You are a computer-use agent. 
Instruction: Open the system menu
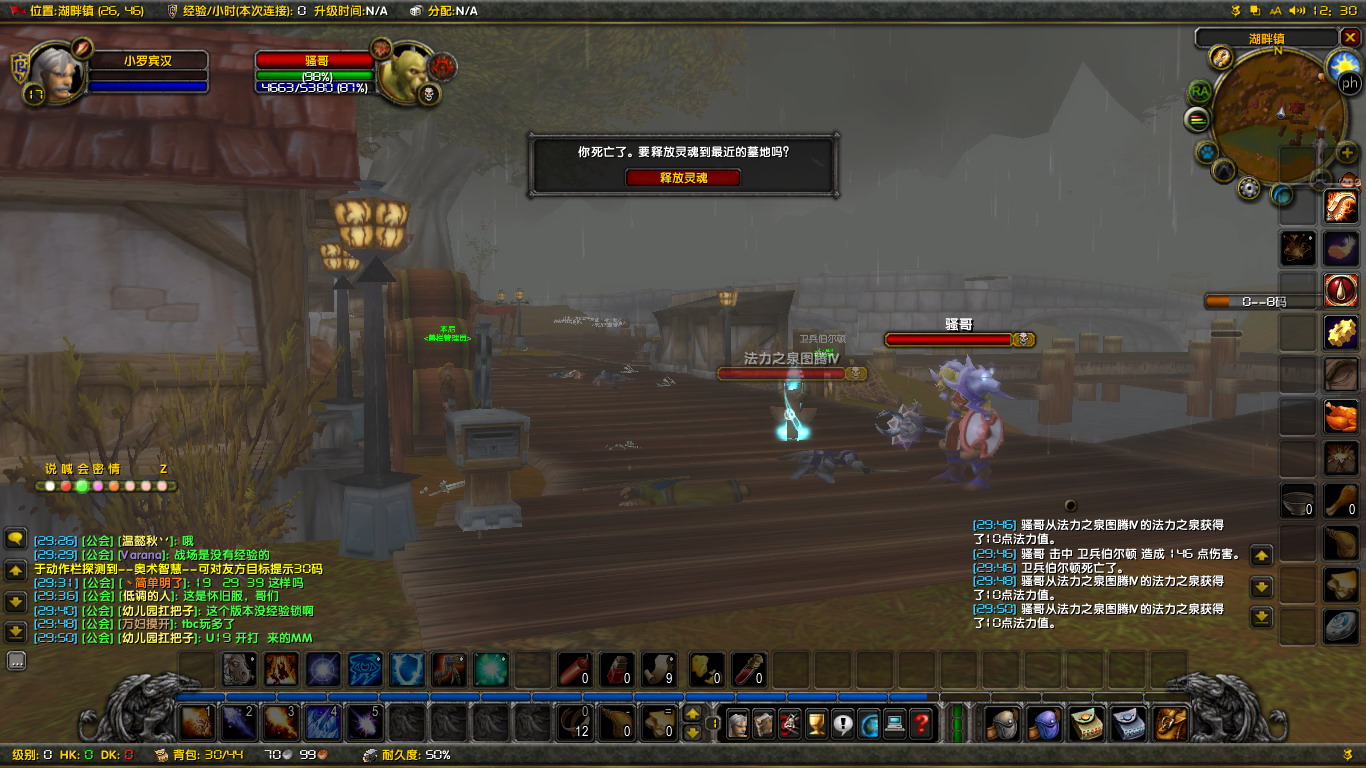(893, 723)
